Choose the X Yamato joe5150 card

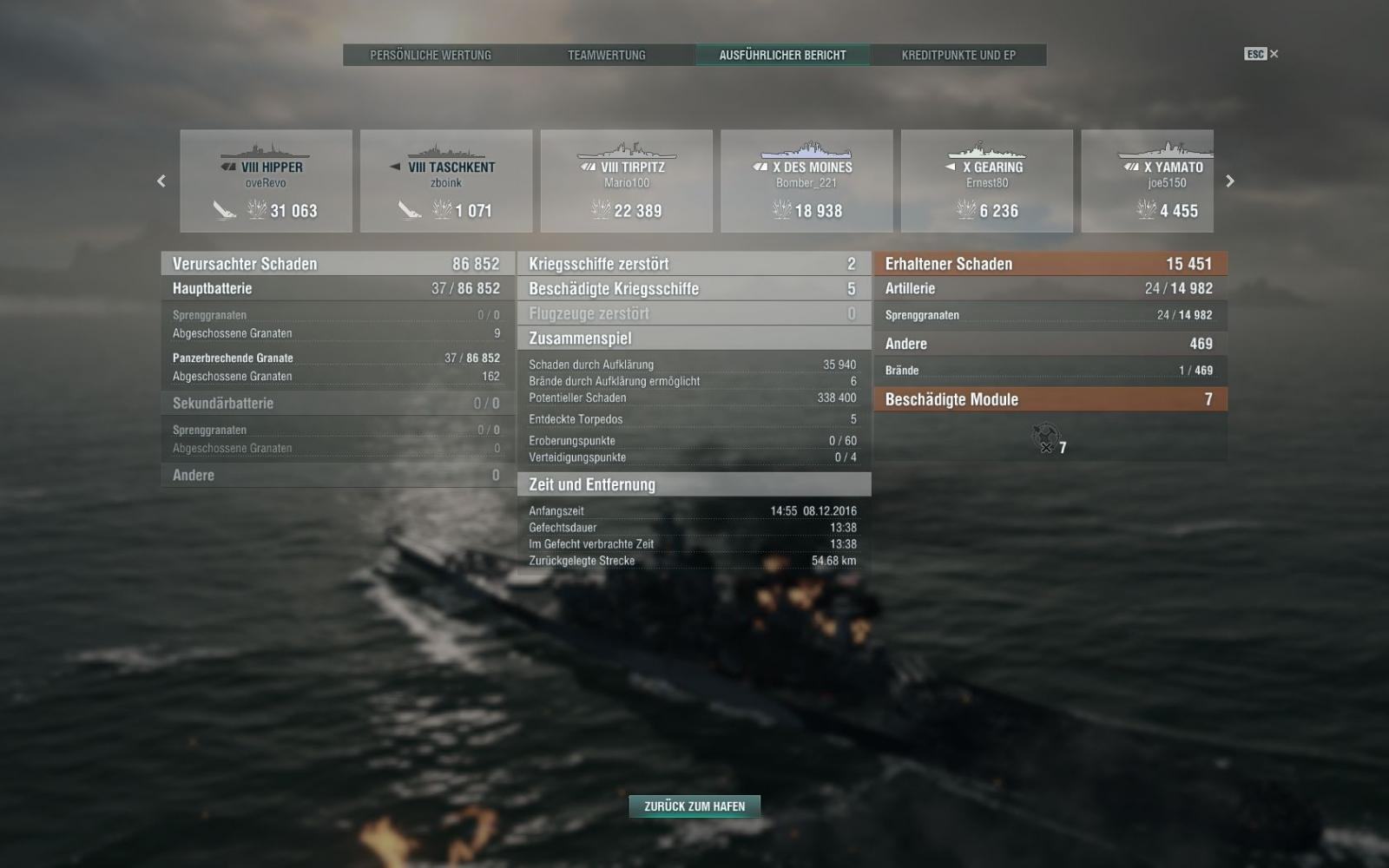1148,181
